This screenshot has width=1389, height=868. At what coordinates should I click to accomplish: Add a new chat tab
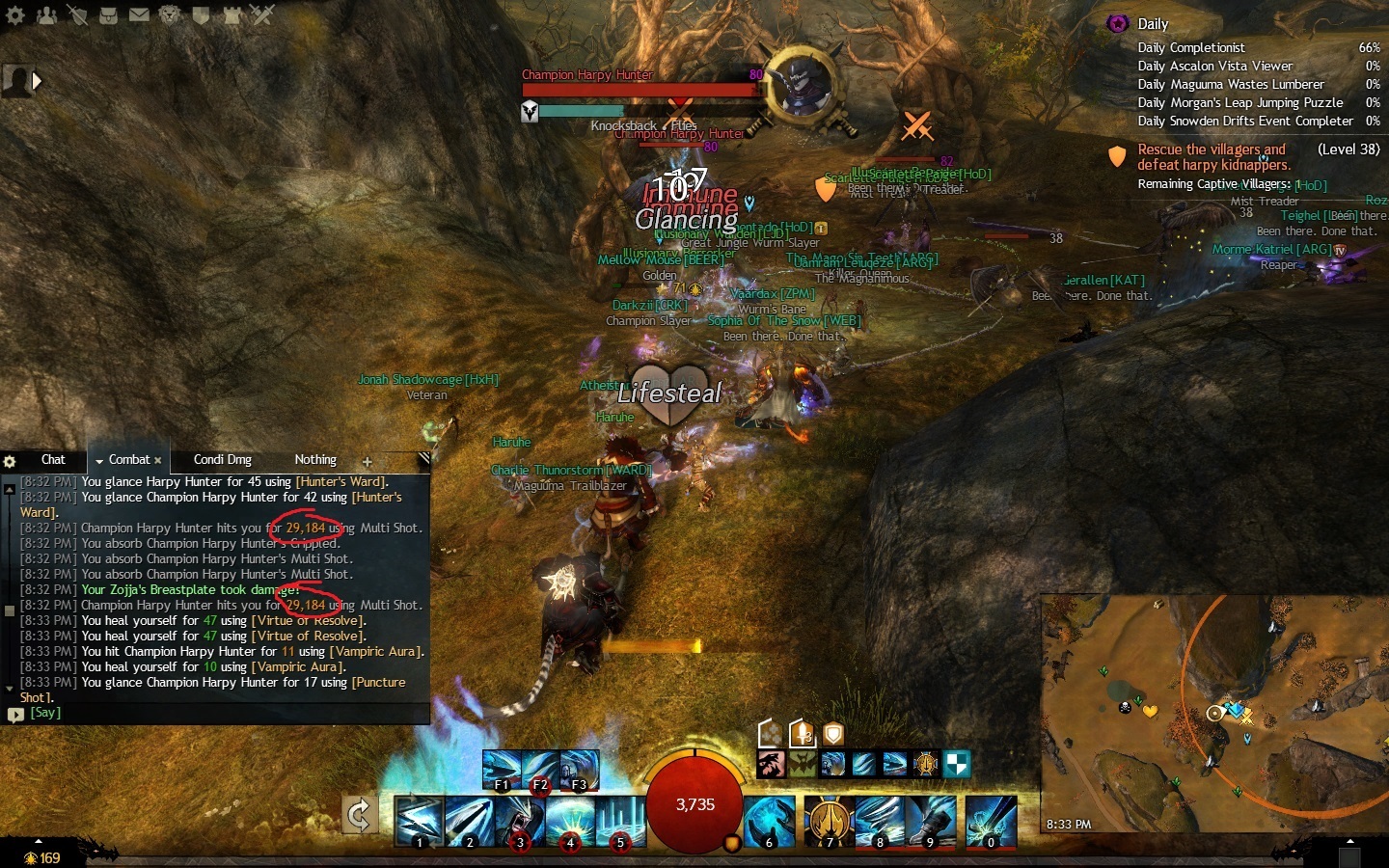(x=367, y=462)
